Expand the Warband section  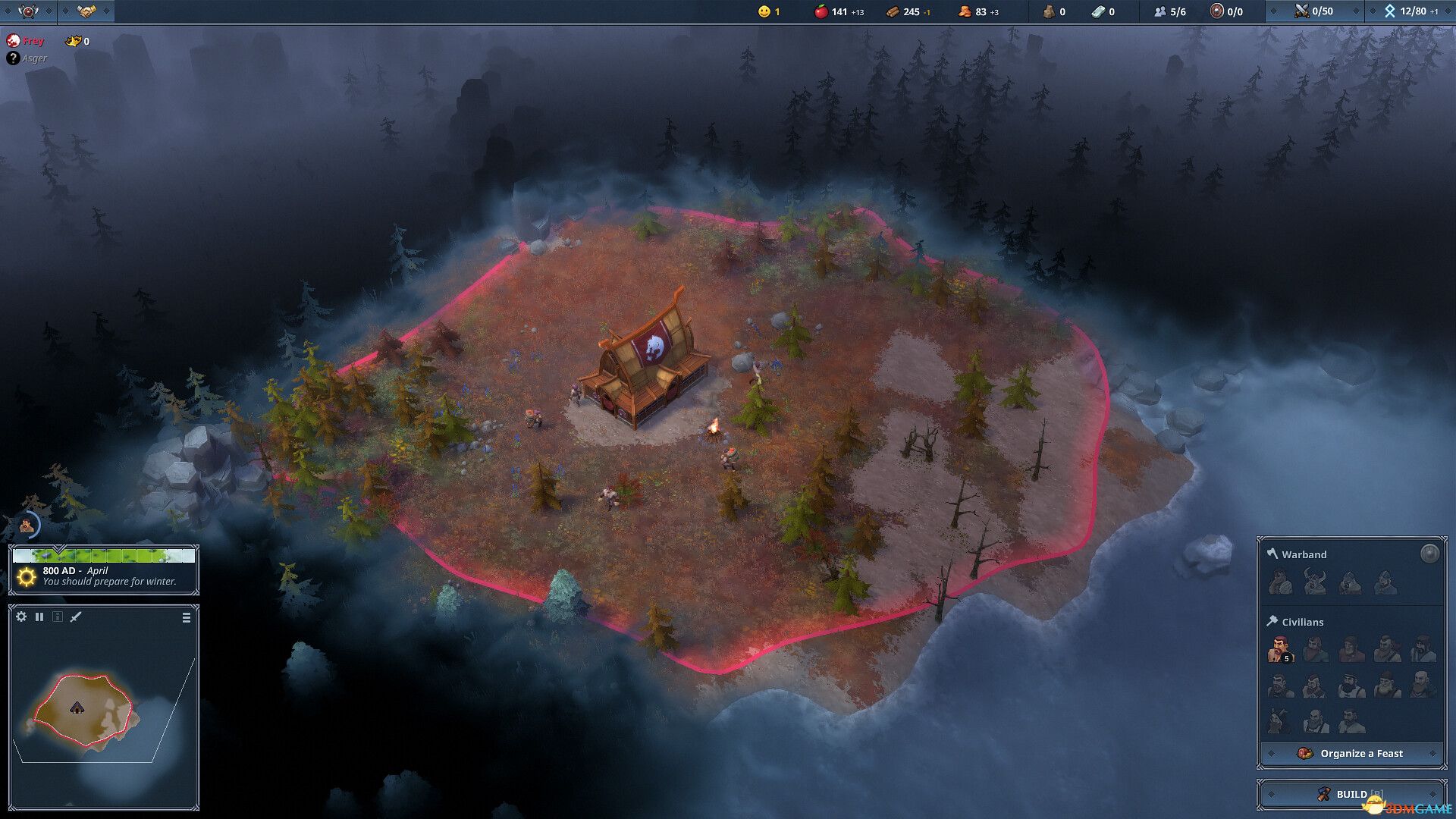tap(1299, 554)
